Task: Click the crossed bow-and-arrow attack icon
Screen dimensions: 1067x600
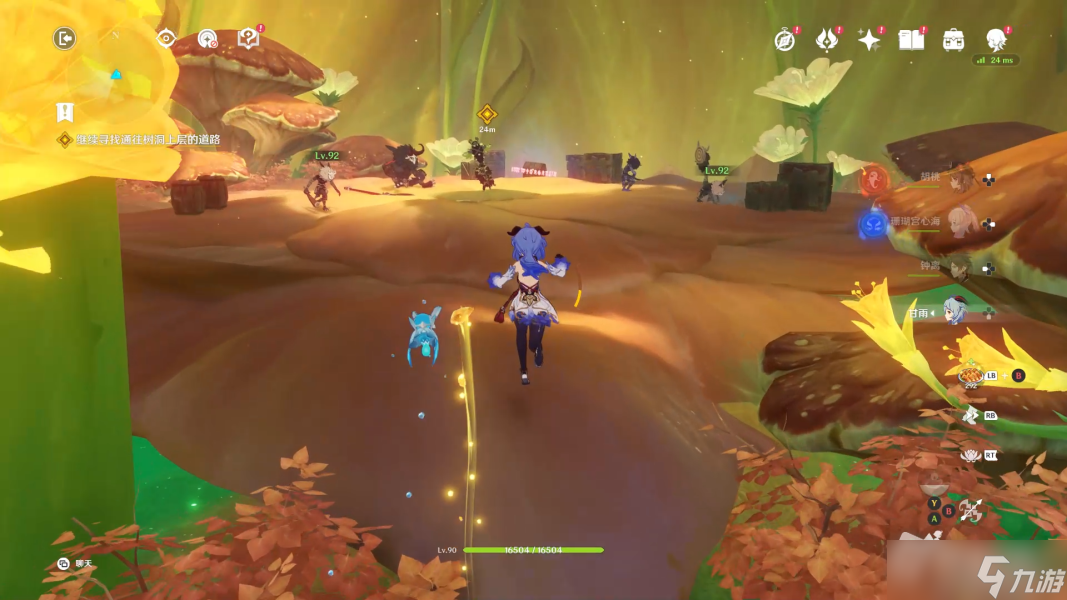Action: click(x=970, y=511)
